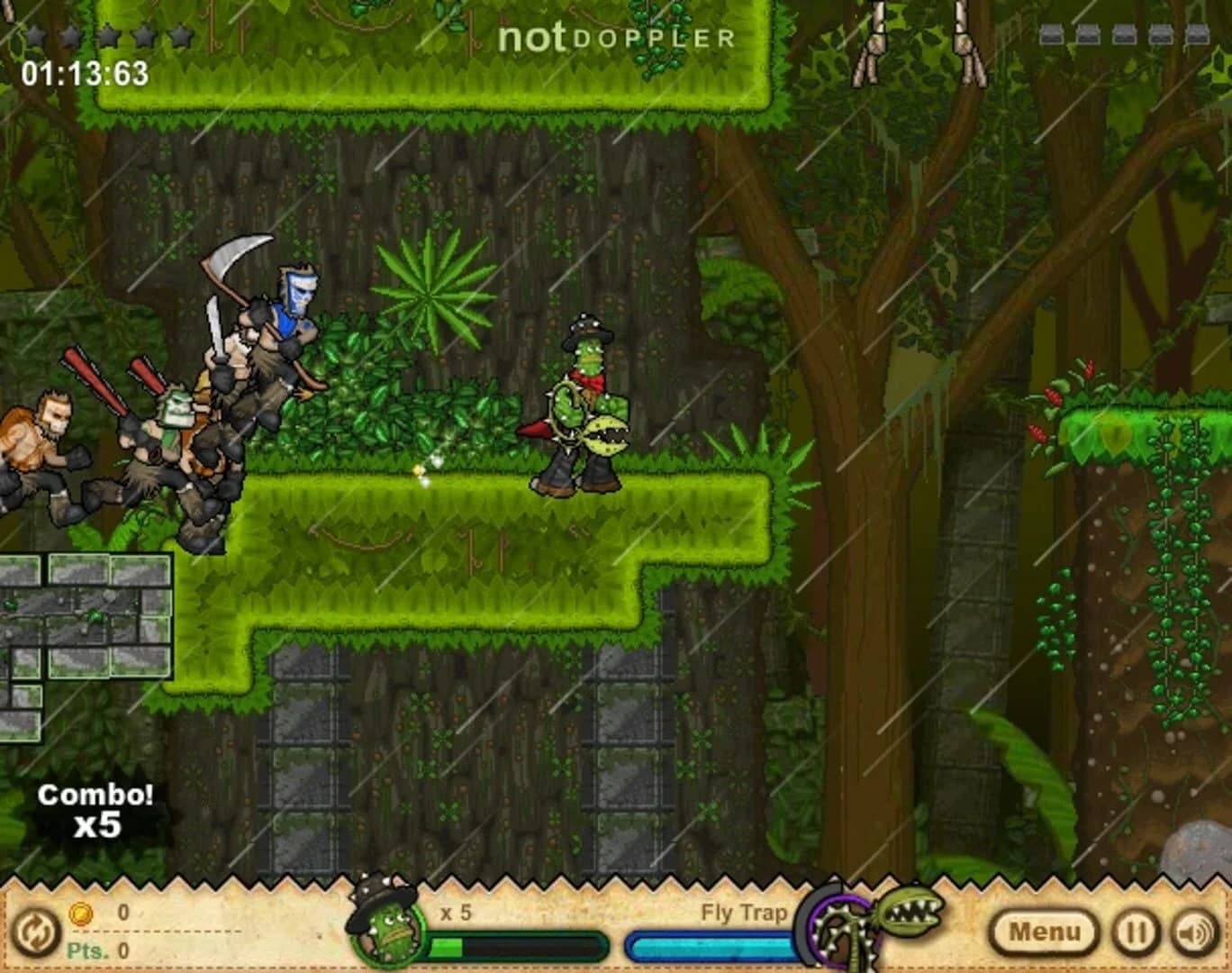Click the level timer display

tap(86, 70)
